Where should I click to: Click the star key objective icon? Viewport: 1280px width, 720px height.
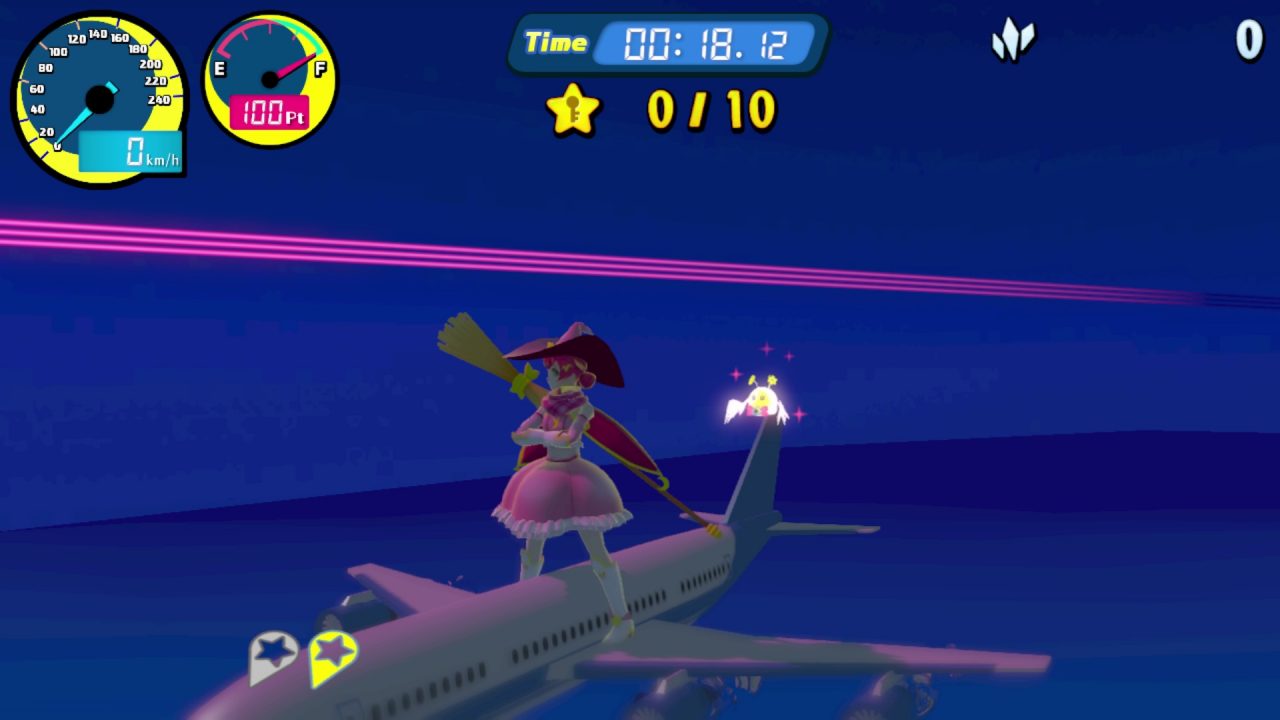coord(573,109)
